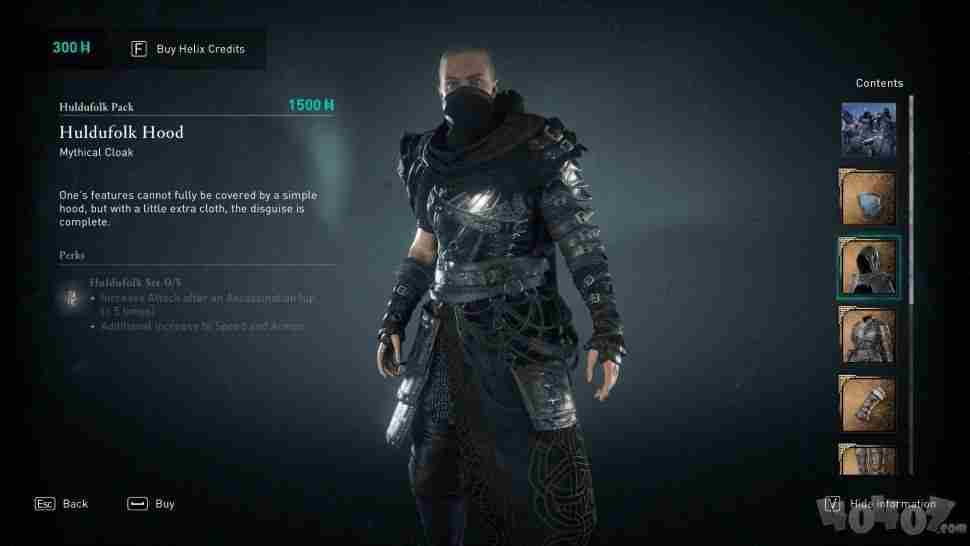Select the blue mask item thumbnail
Screen dimensions: 970x546
click(868, 198)
